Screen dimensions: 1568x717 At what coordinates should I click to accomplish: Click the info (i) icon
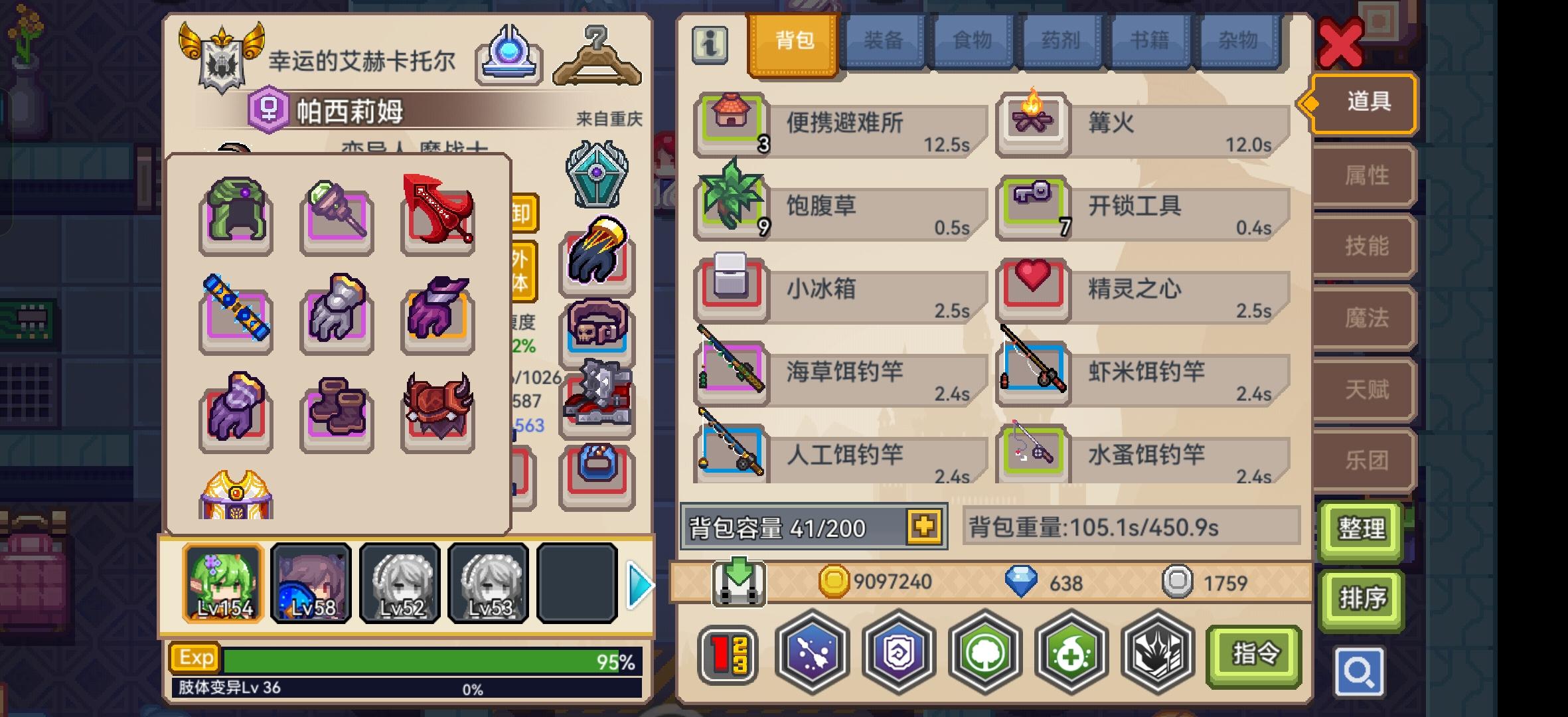(x=710, y=46)
